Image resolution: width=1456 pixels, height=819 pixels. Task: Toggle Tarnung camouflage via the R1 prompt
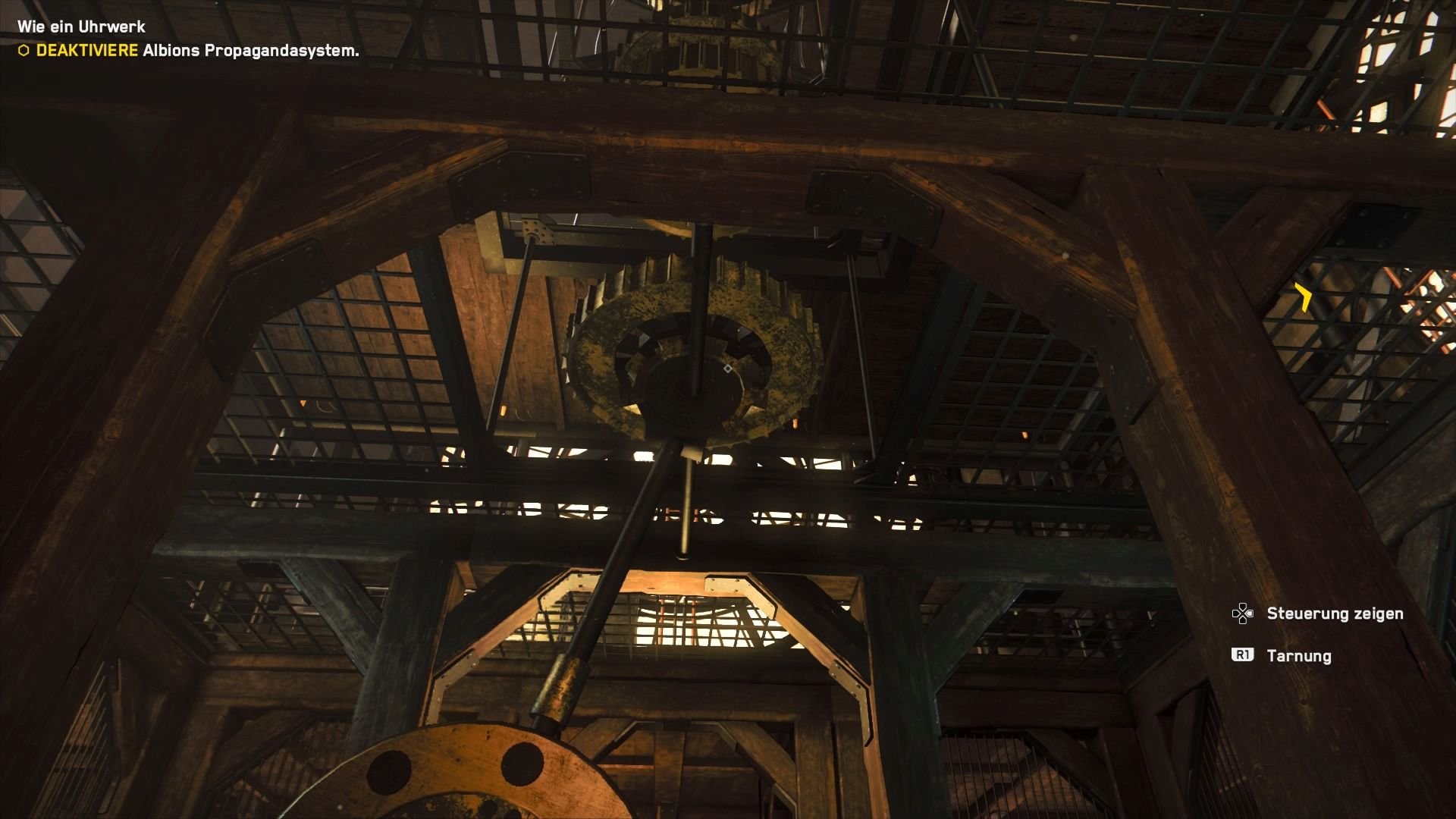coord(1244,654)
